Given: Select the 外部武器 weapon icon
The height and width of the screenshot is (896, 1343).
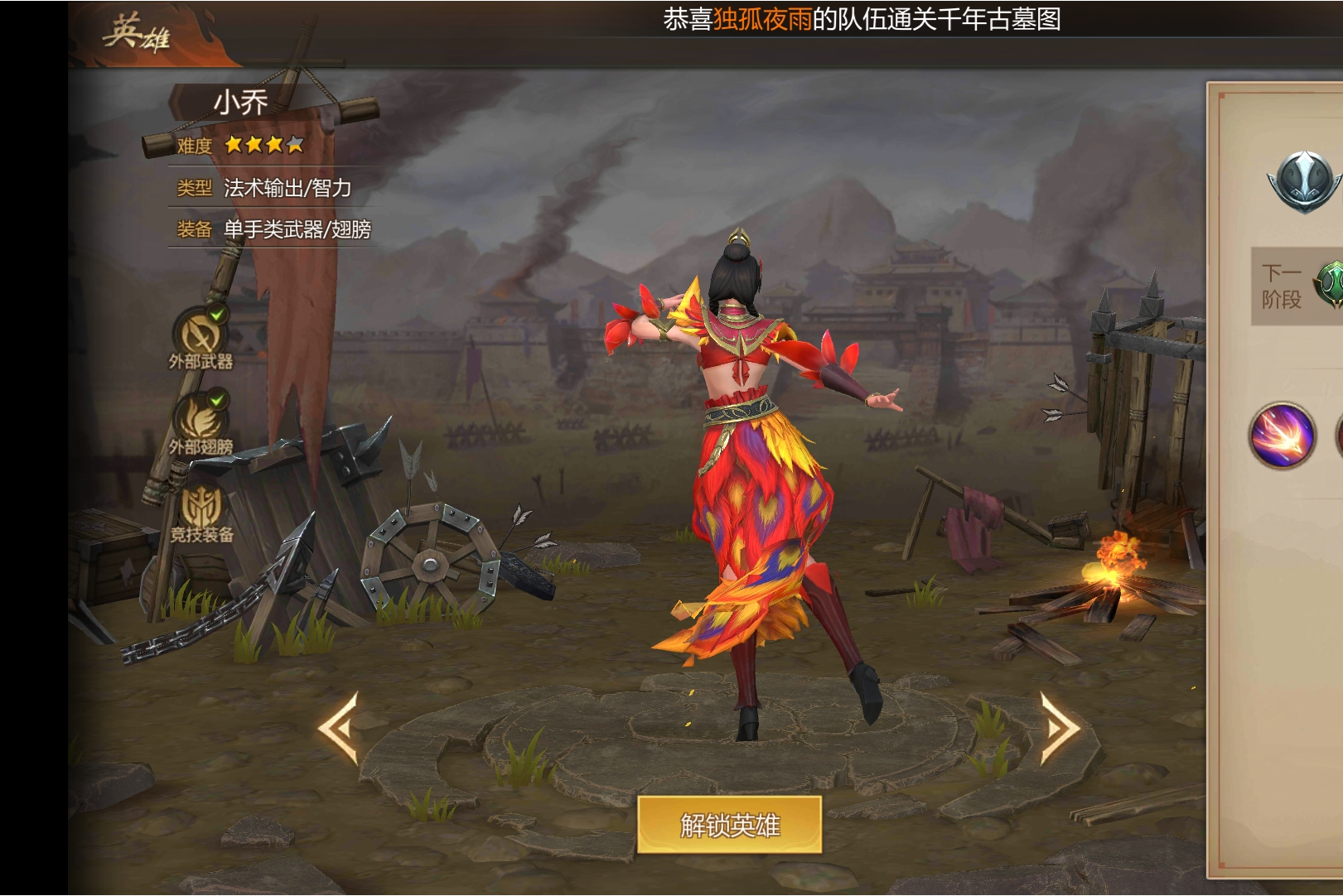Looking at the screenshot, I should pyautogui.click(x=200, y=334).
